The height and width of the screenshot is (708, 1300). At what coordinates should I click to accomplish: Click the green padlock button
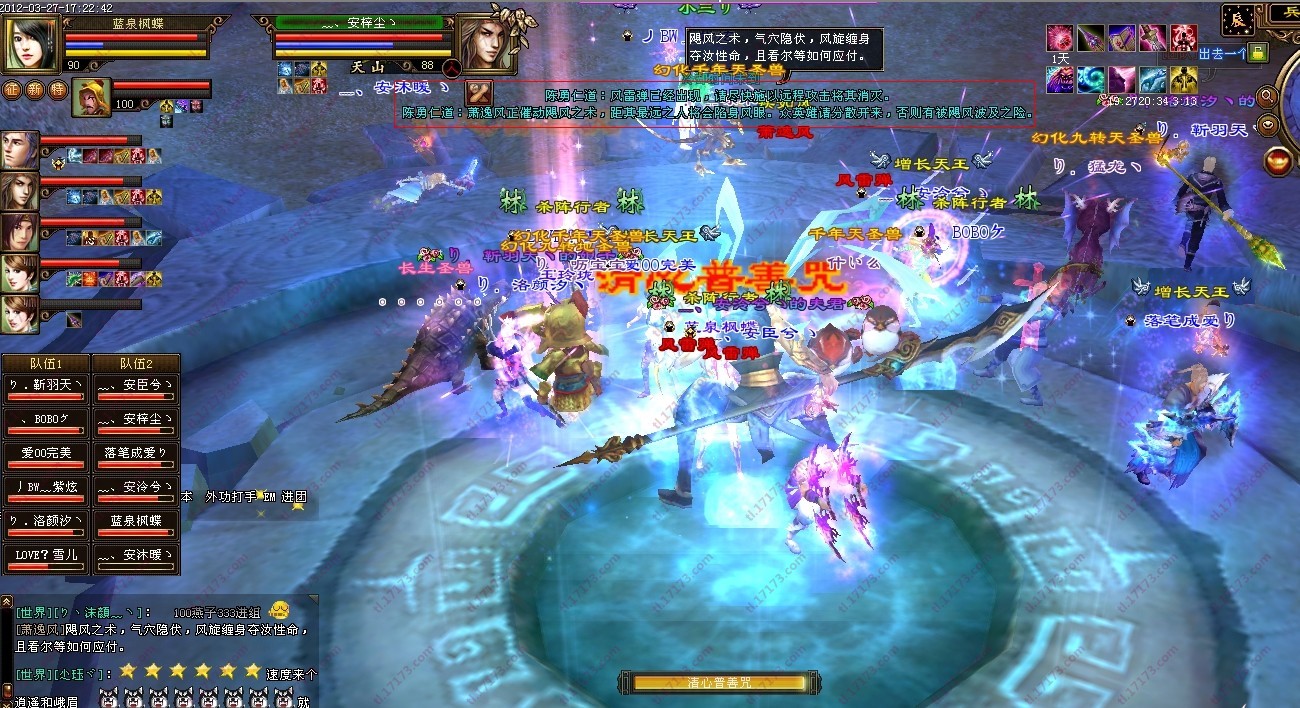pos(1259,52)
